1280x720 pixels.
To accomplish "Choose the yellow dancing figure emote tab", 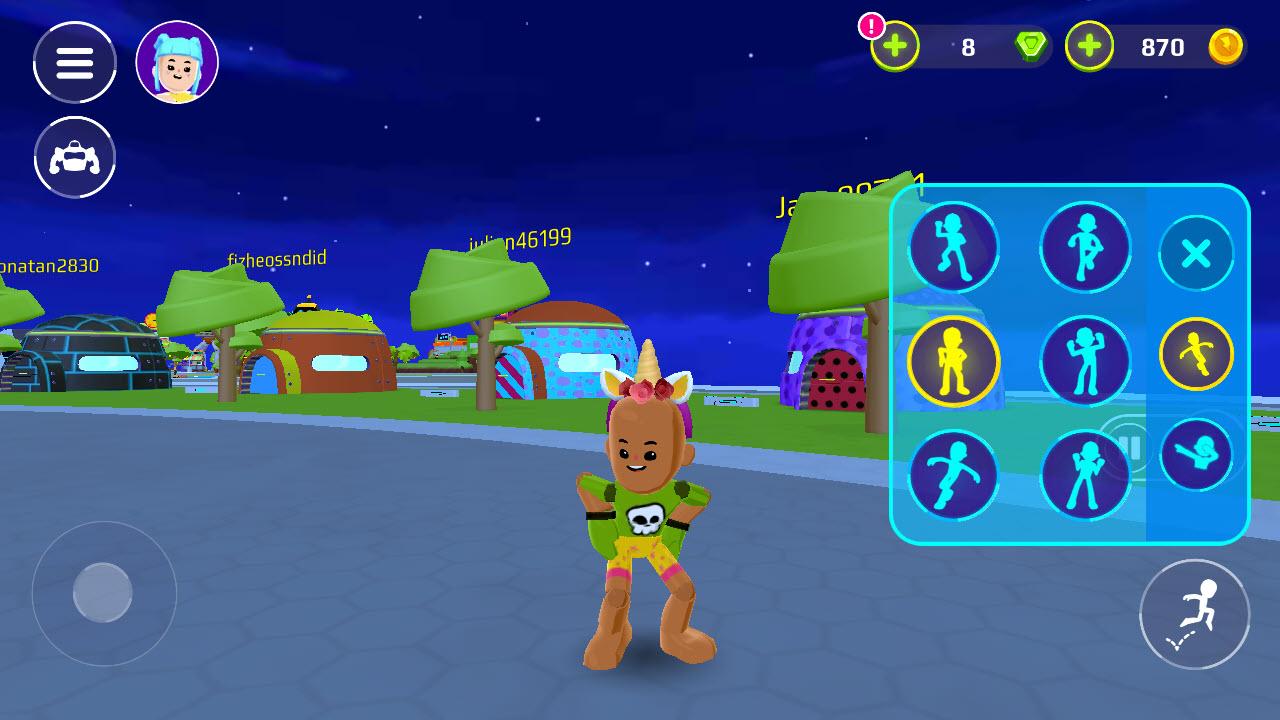I will click(1196, 354).
